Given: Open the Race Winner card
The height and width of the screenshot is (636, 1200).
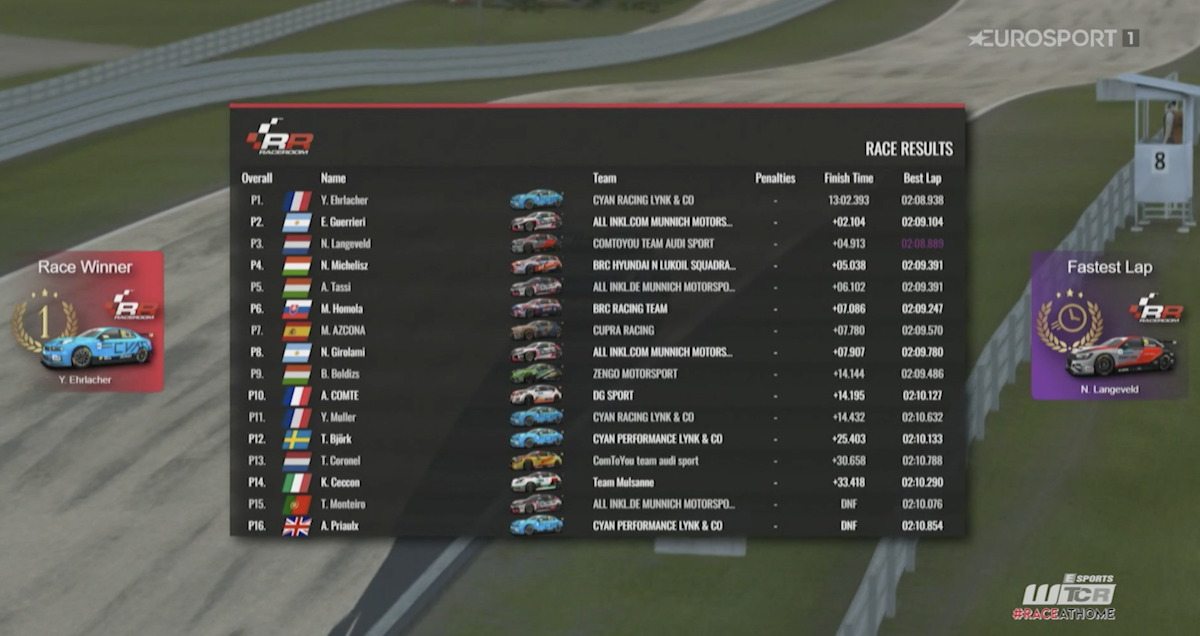Looking at the screenshot, I should (x=86, y=322).
